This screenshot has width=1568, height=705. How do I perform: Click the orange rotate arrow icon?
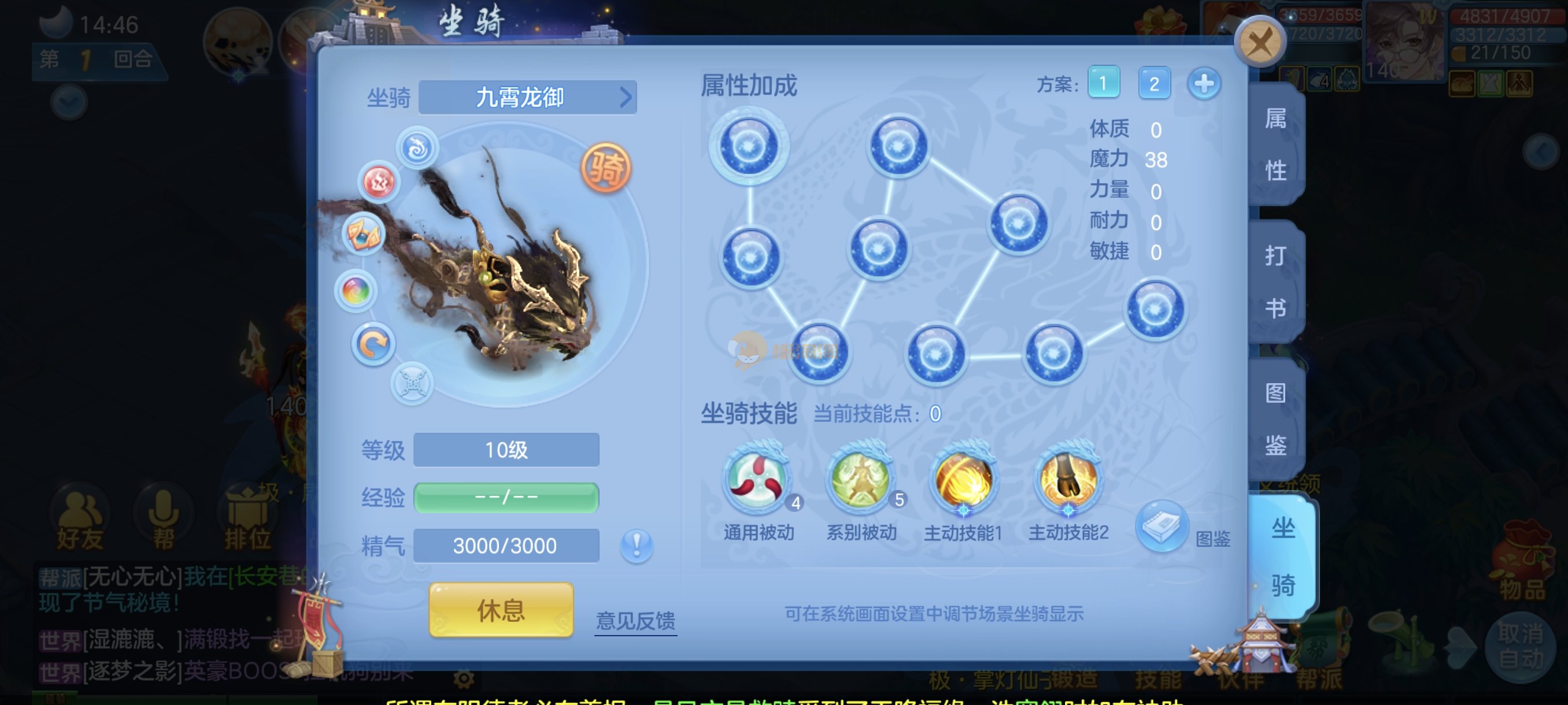(x=373, y=345)
